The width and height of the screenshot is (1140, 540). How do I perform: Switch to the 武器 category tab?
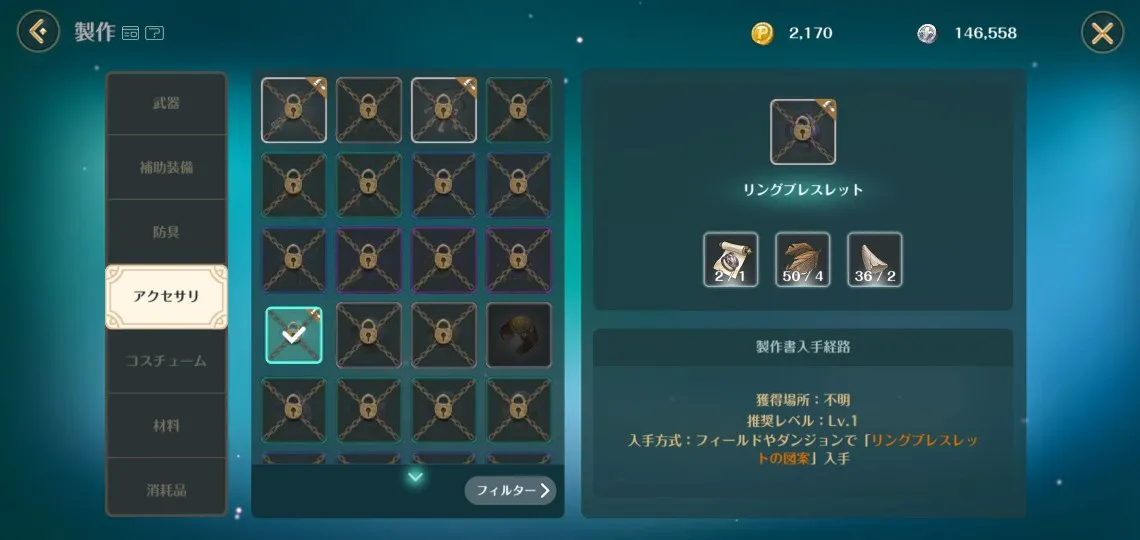pyautogui.click(x=166, y=103)
